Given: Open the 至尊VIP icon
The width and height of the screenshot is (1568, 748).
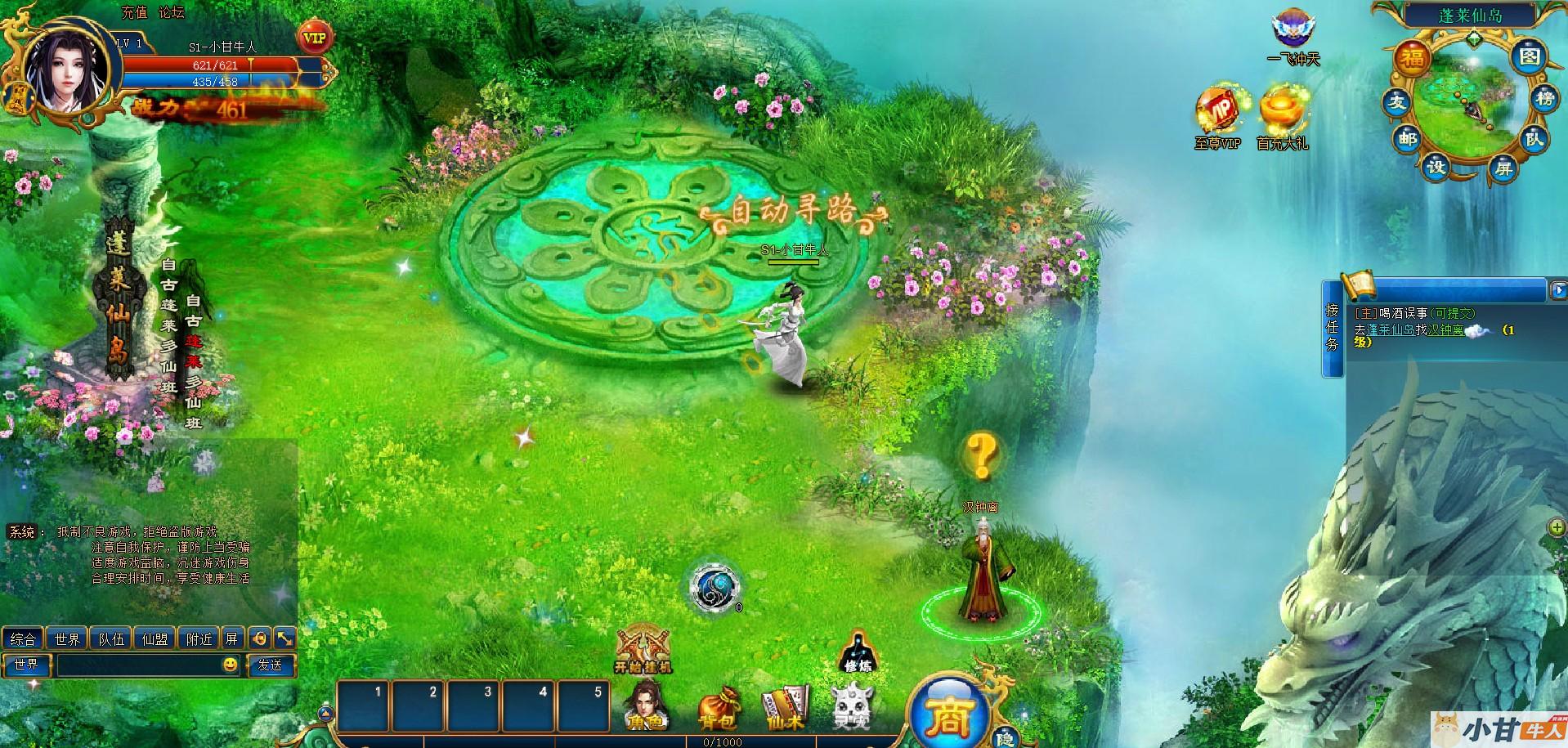Looking at the screenshot, I should [1218, 119].
